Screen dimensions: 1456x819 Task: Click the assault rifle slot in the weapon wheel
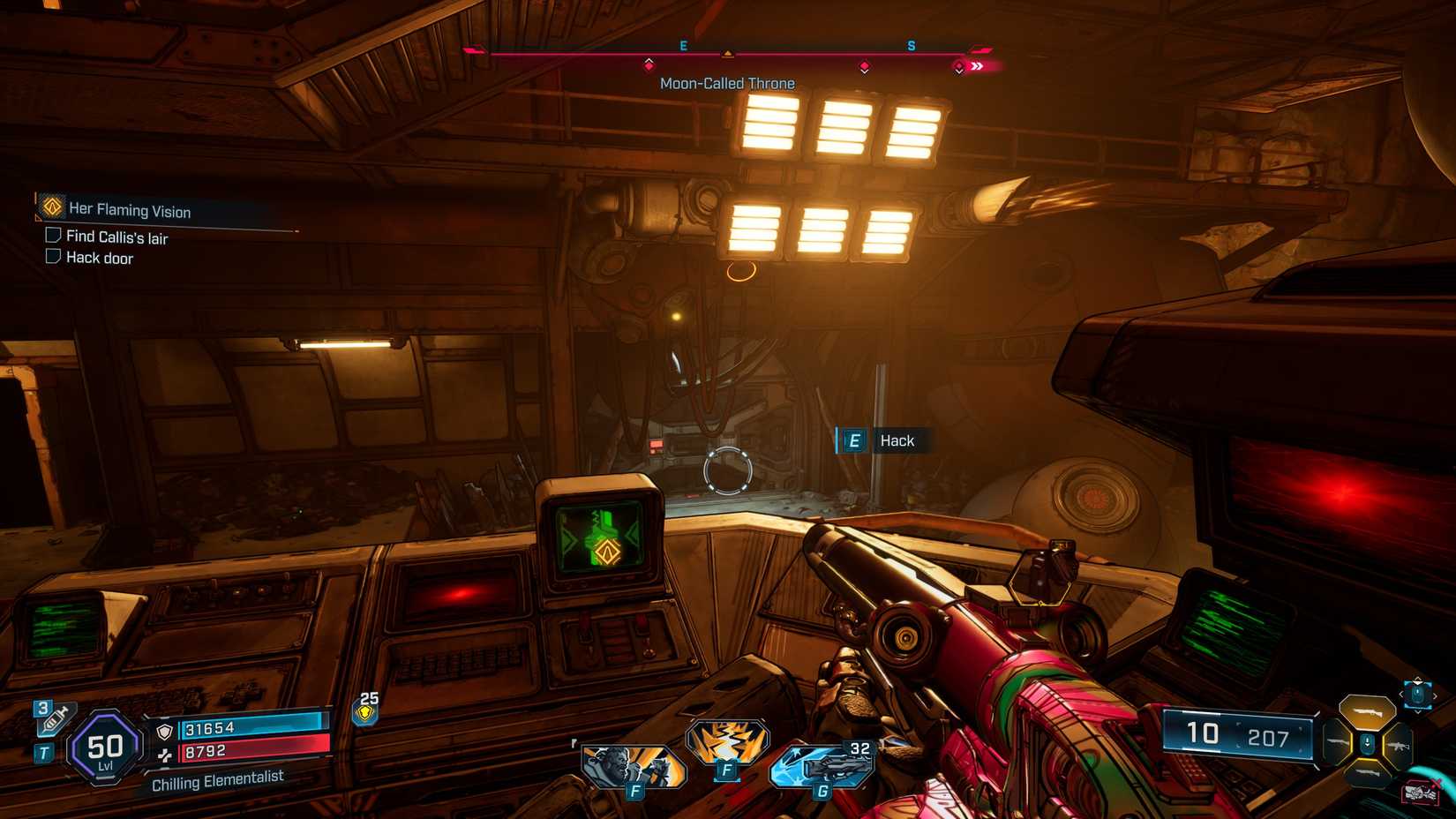tap(1399, 746)
